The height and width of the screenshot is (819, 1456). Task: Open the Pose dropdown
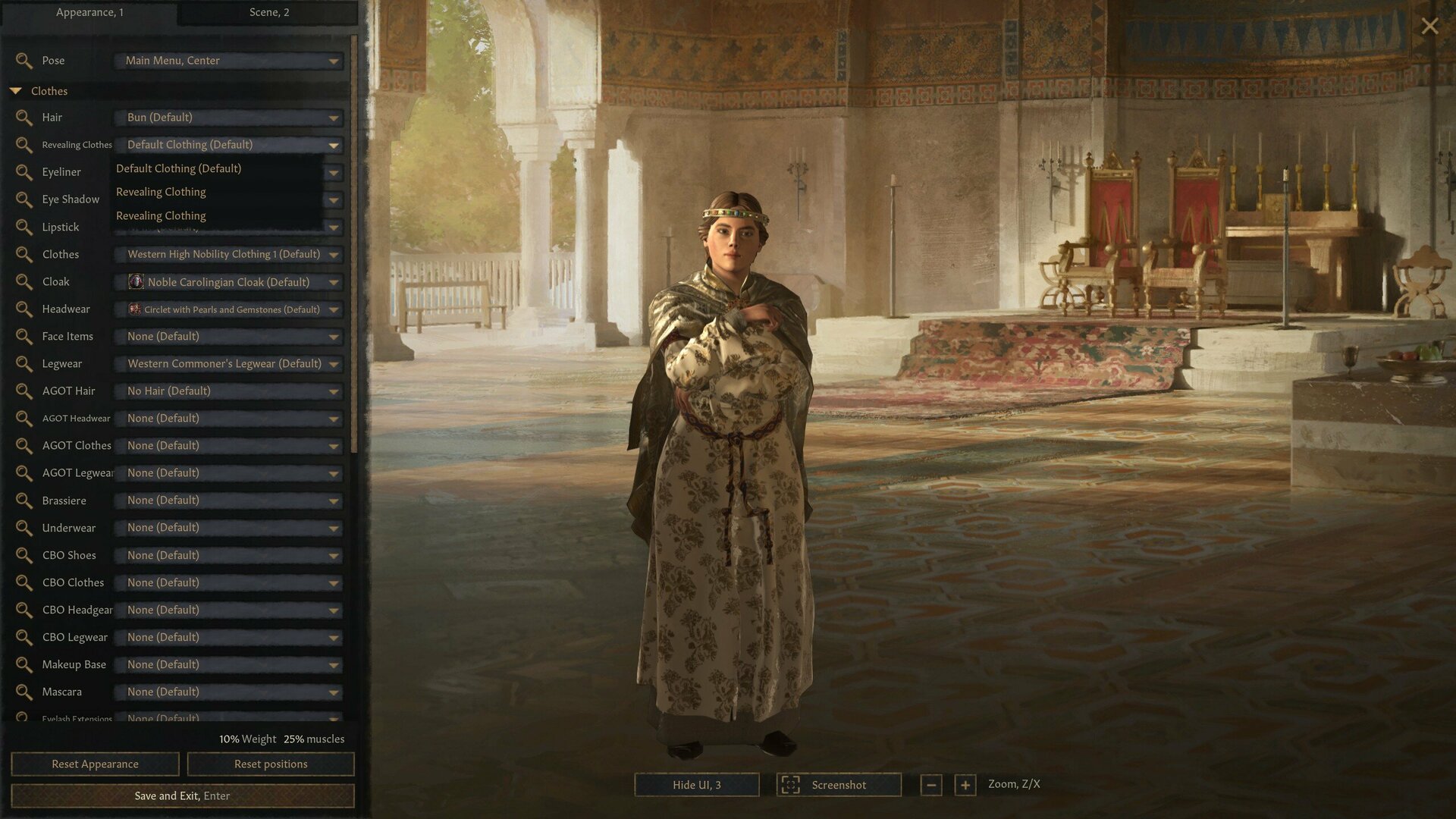tap(227, 61)
